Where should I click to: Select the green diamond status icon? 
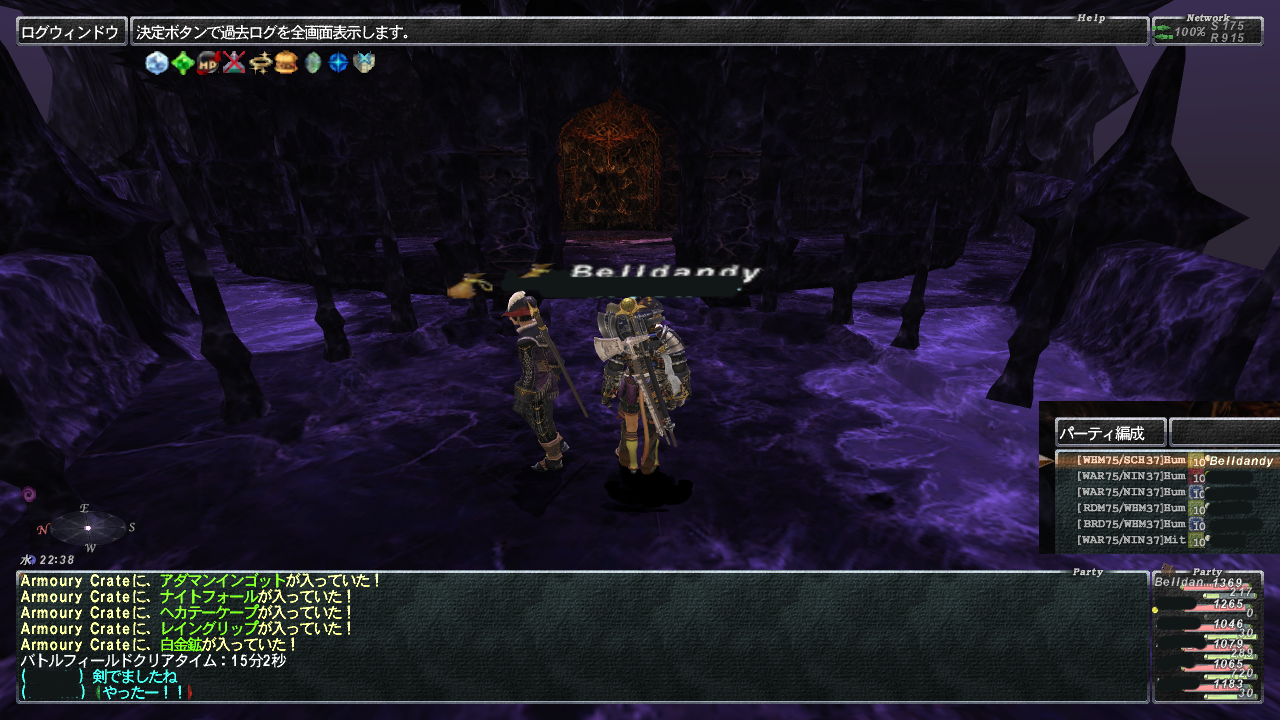182,63
